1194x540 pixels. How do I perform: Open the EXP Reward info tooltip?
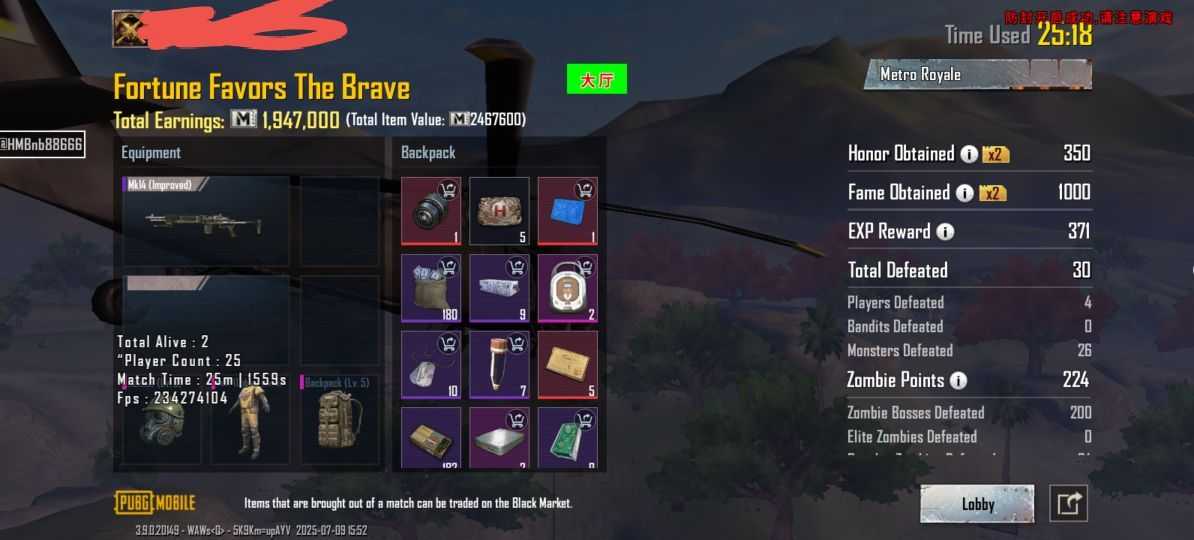[944, 232]
